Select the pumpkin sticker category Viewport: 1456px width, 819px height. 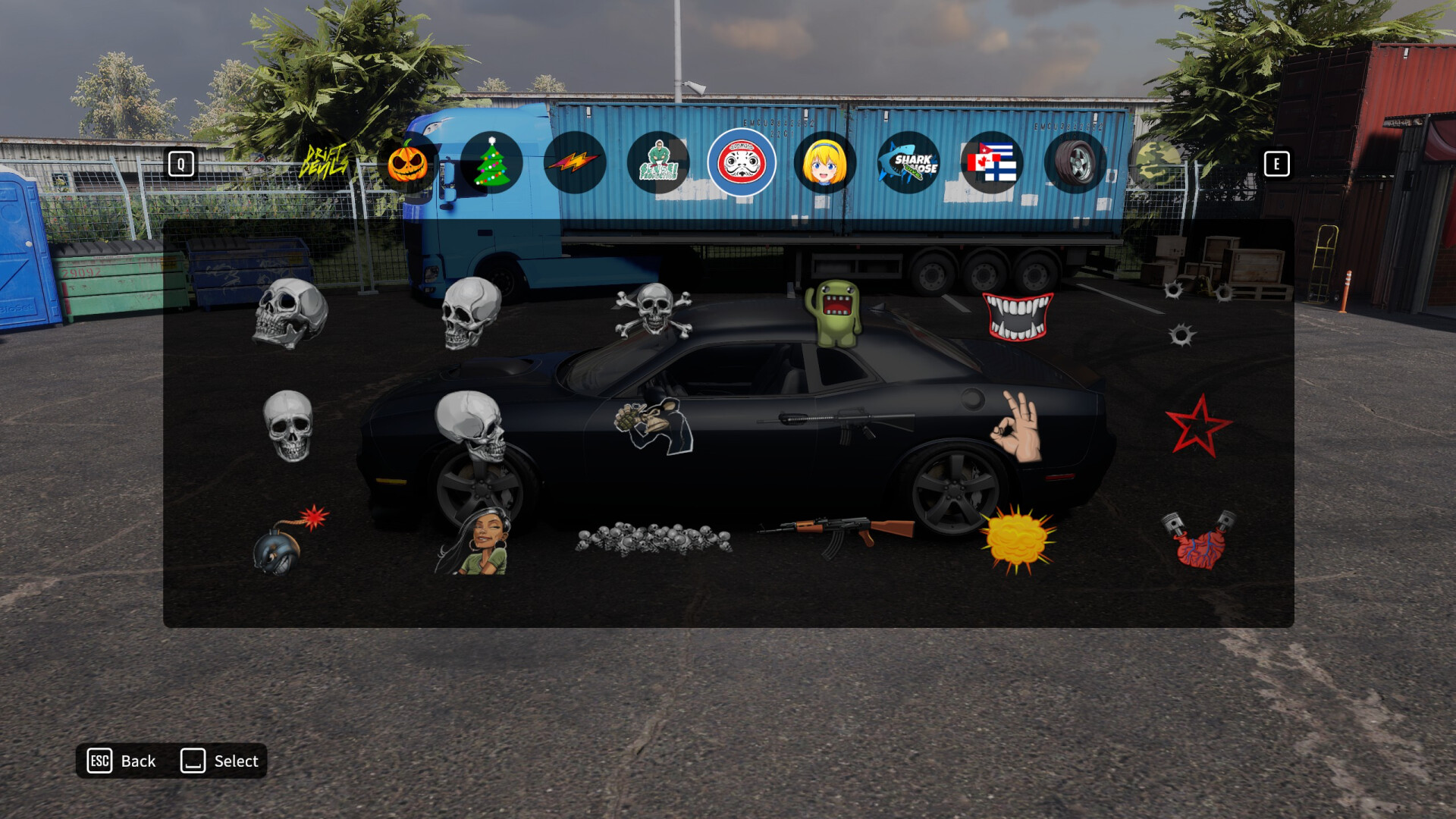pos(406,164)
